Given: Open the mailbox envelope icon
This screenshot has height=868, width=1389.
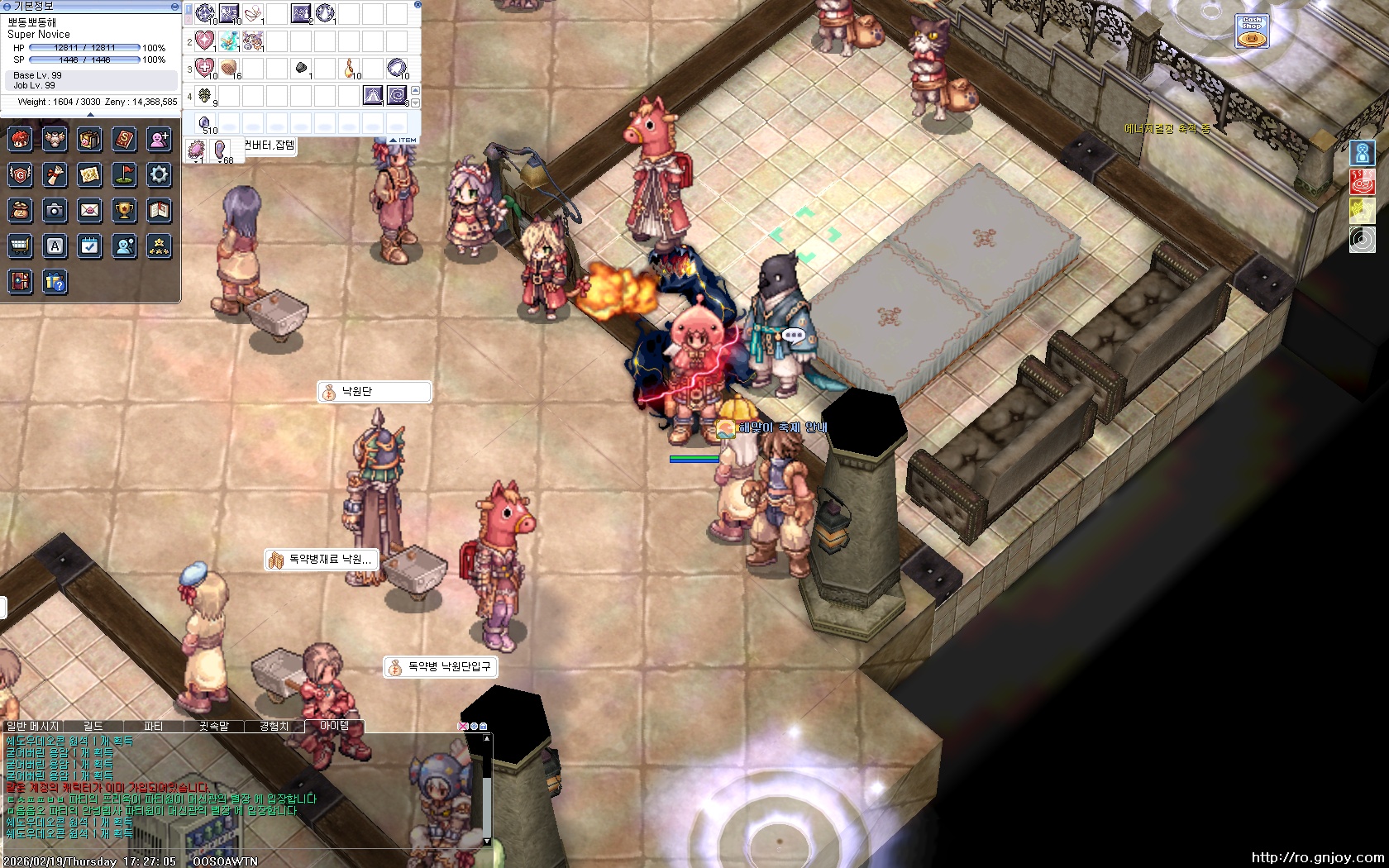Looking at the screenshot, I should 89,211.
